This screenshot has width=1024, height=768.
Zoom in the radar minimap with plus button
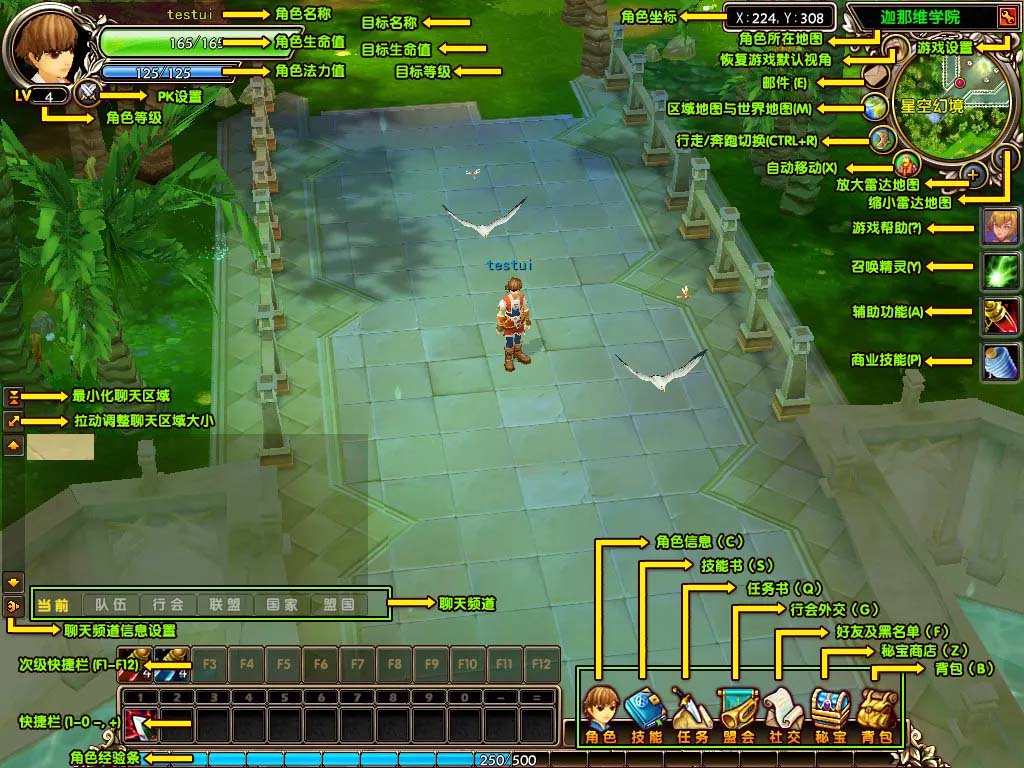975,175
